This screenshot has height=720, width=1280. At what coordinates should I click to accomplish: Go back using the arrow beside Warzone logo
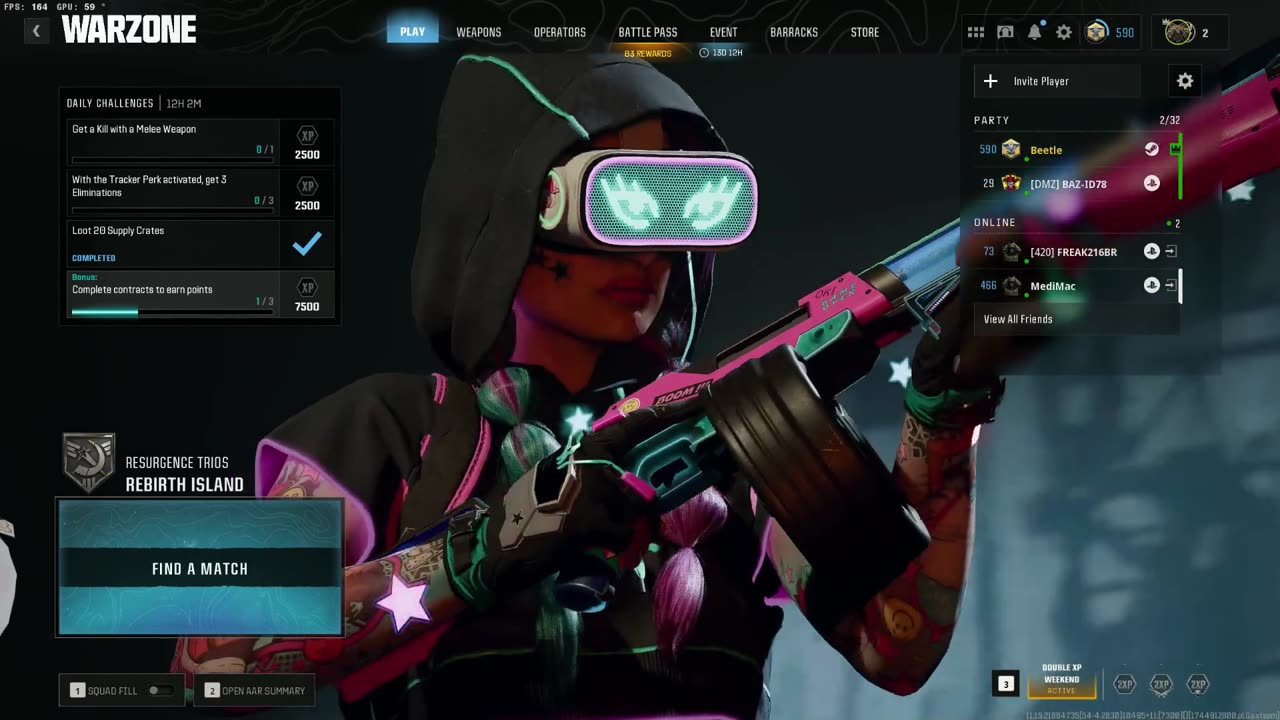(36, 31)
